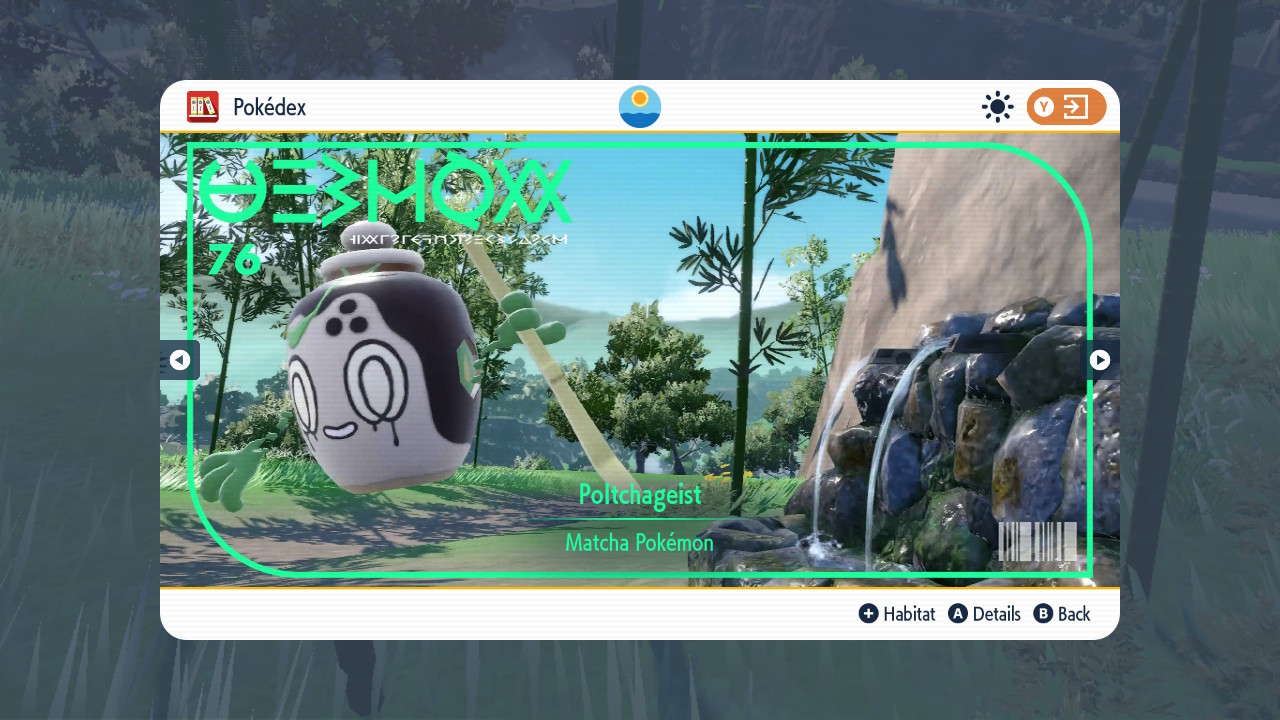
Task: Toggle the weather display icon
Action: coord(997,107)
